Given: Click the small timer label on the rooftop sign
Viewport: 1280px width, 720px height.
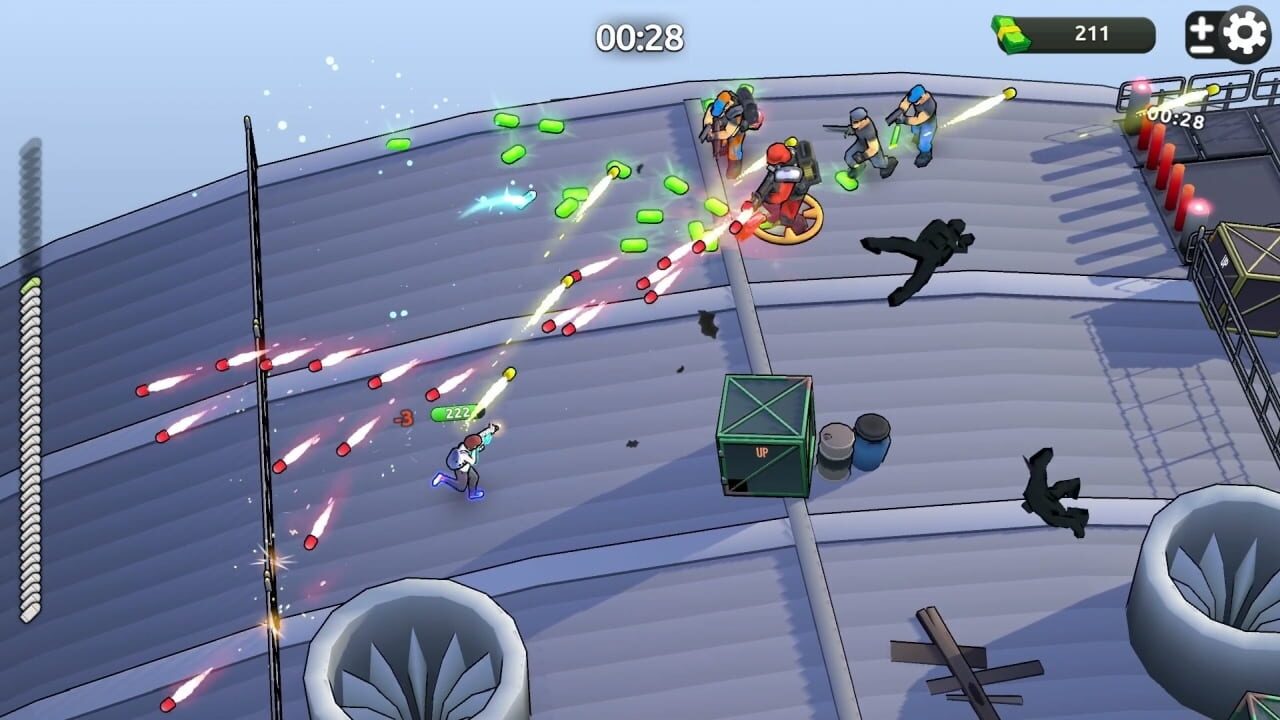Looking at the screenshot, I should (1176, 116).
